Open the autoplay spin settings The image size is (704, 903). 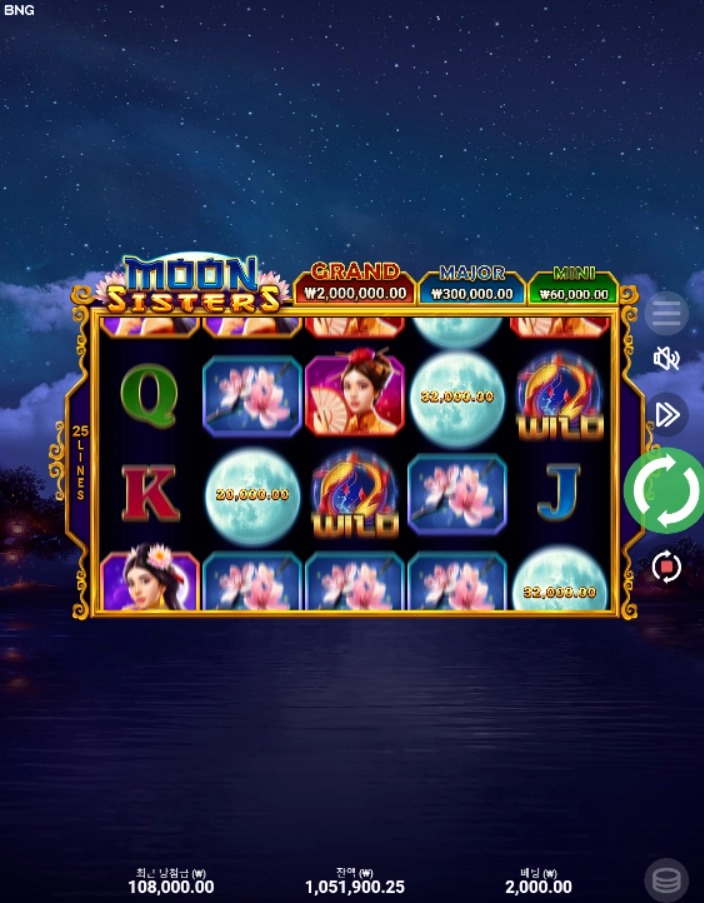(666, 567)
